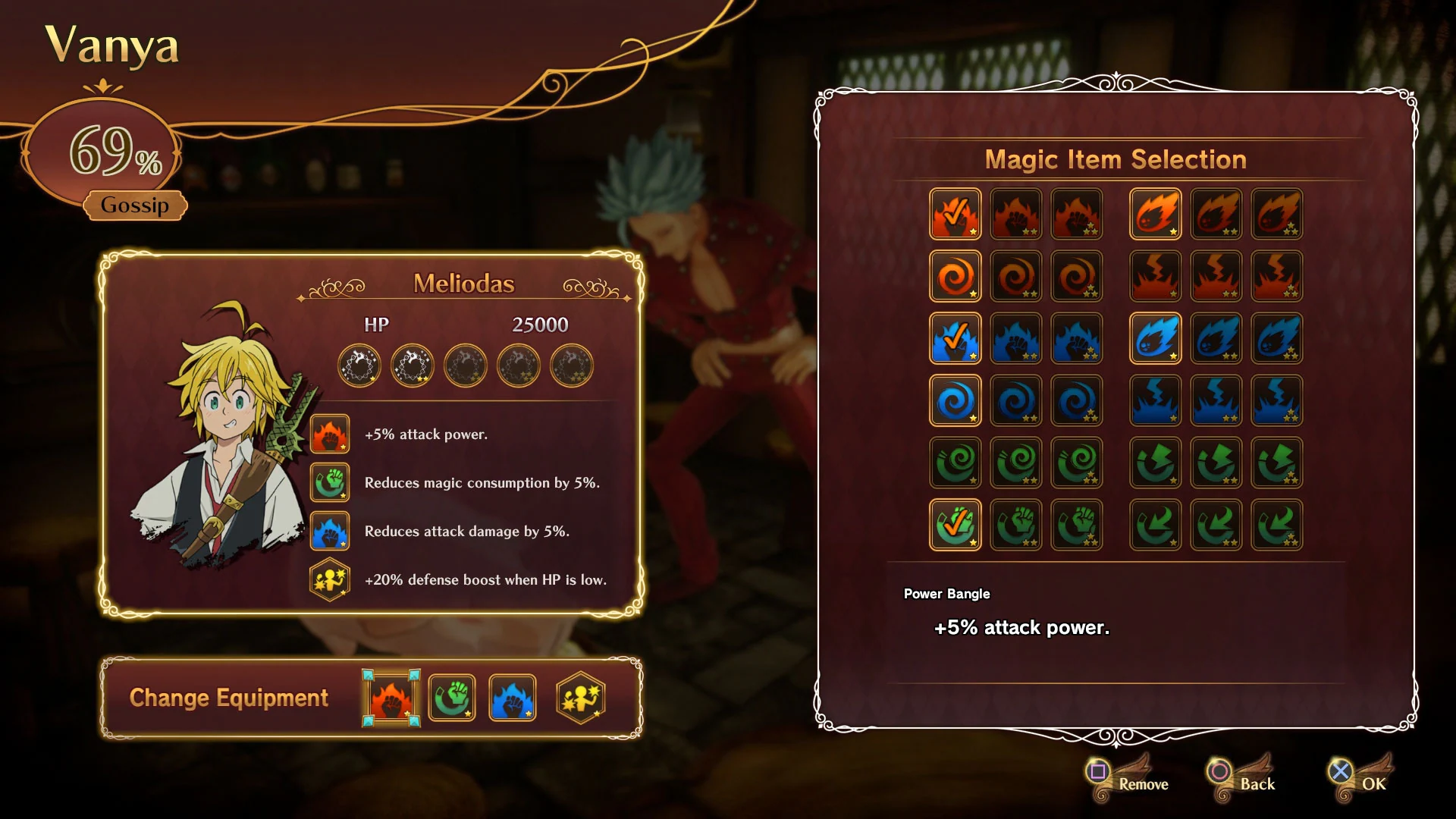Click the green fist icon beside magic consumption text

tap(330, 482)
